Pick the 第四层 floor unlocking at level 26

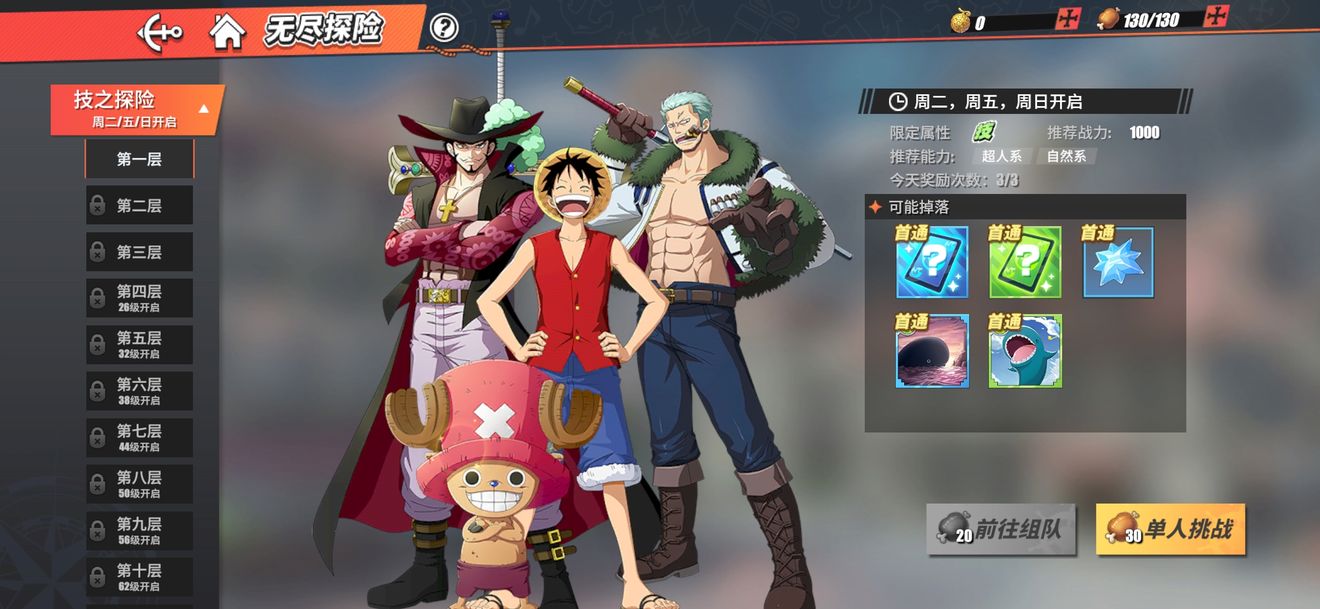click(139, 298)
